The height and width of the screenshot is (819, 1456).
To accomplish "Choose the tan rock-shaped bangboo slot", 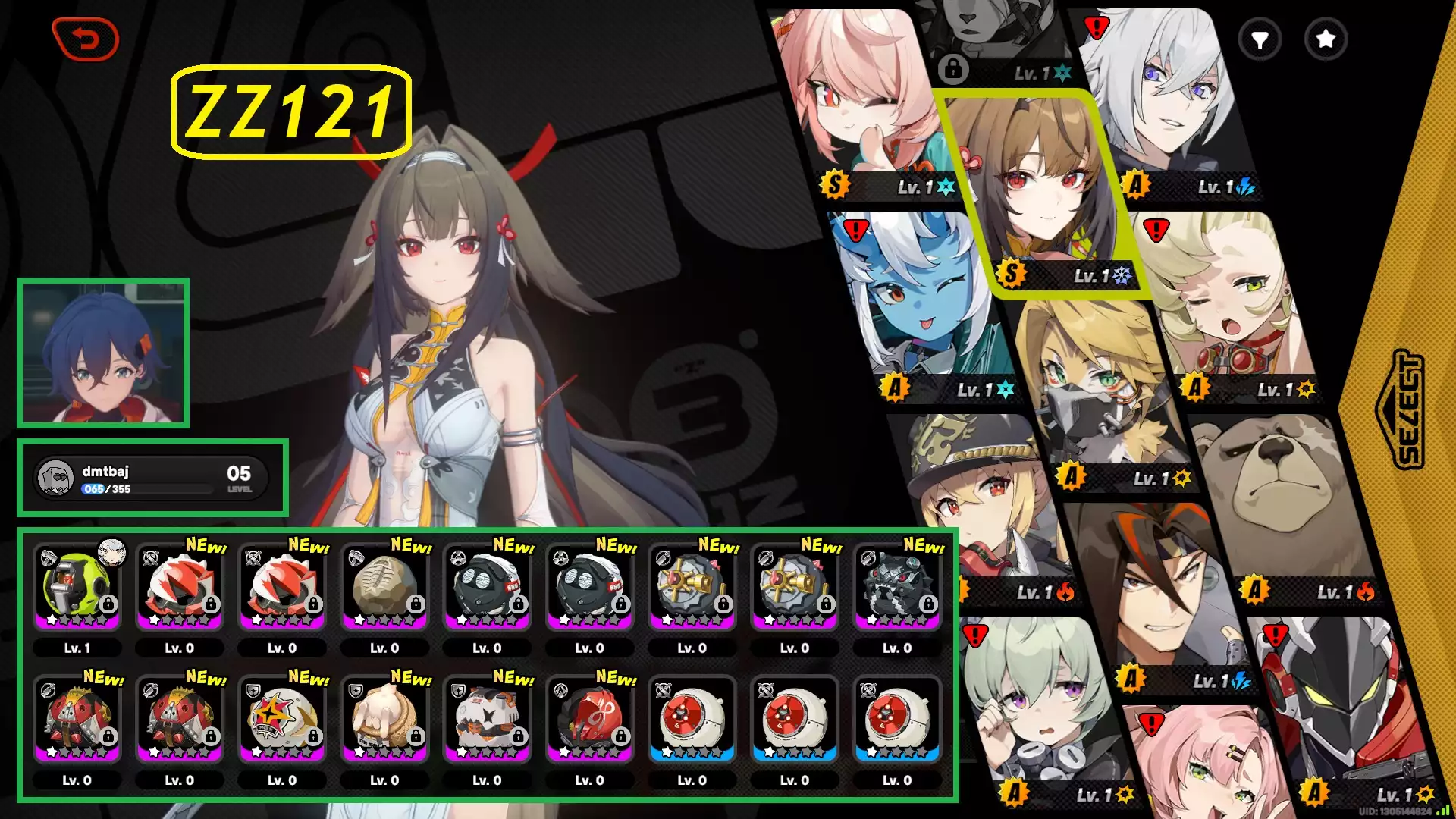I will tap(384, 588).
